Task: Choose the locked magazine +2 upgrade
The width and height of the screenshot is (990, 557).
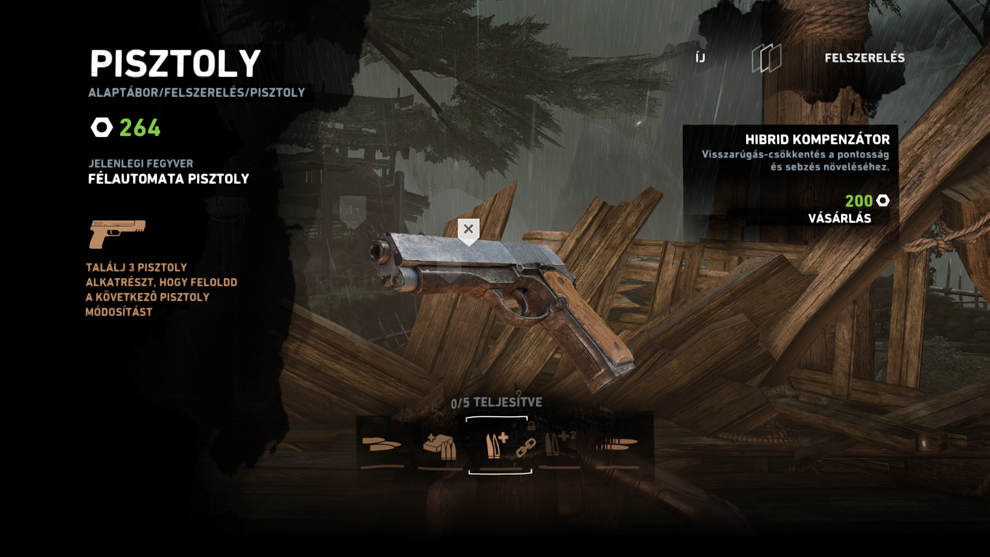Action: point(559,443)
